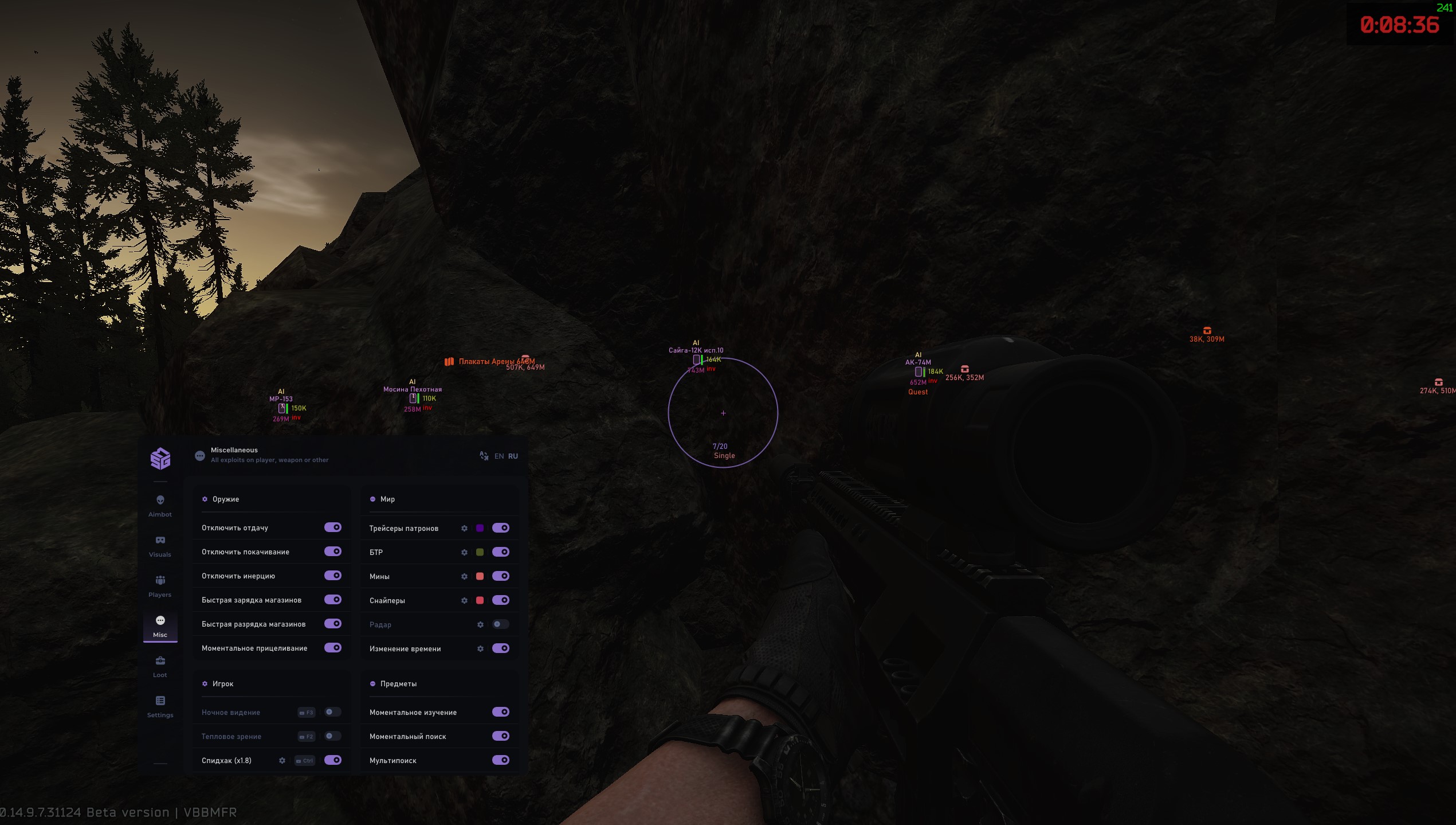Click the translate icon near language selector
Viewport: 1456px width, 825px height.
(483, 456)
